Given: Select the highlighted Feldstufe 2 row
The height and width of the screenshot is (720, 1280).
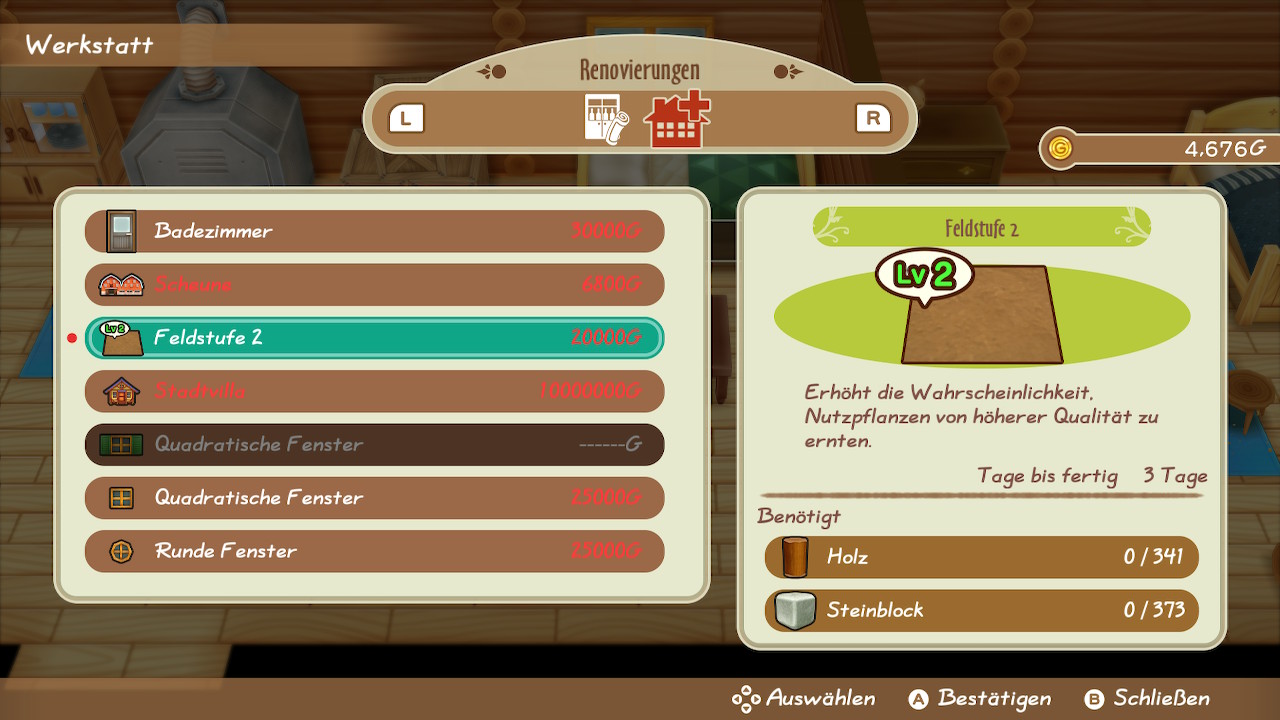Looking at the screenshot, I should tap(374, 338).
